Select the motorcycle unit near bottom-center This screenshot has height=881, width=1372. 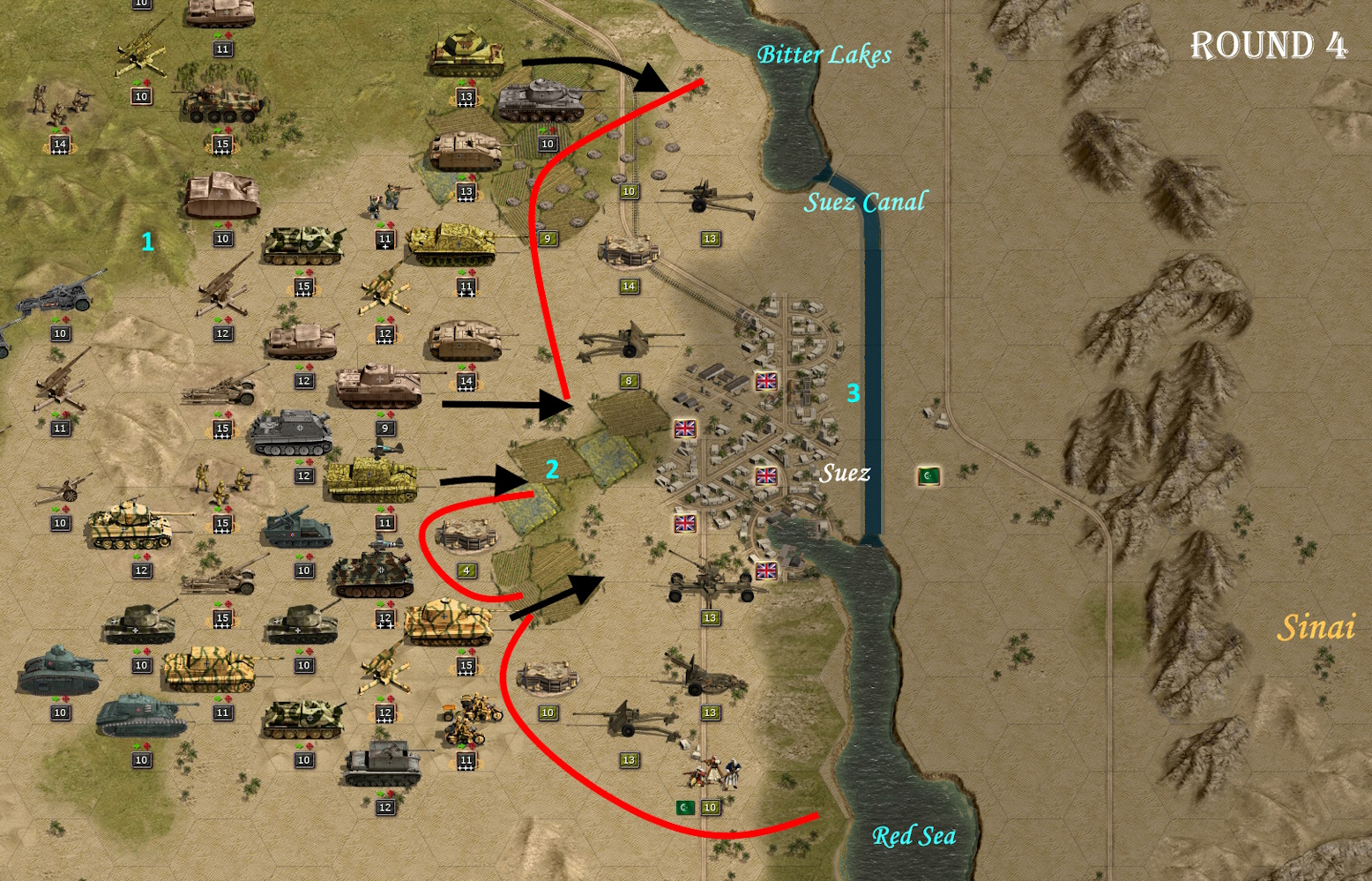tap(467, 719)
